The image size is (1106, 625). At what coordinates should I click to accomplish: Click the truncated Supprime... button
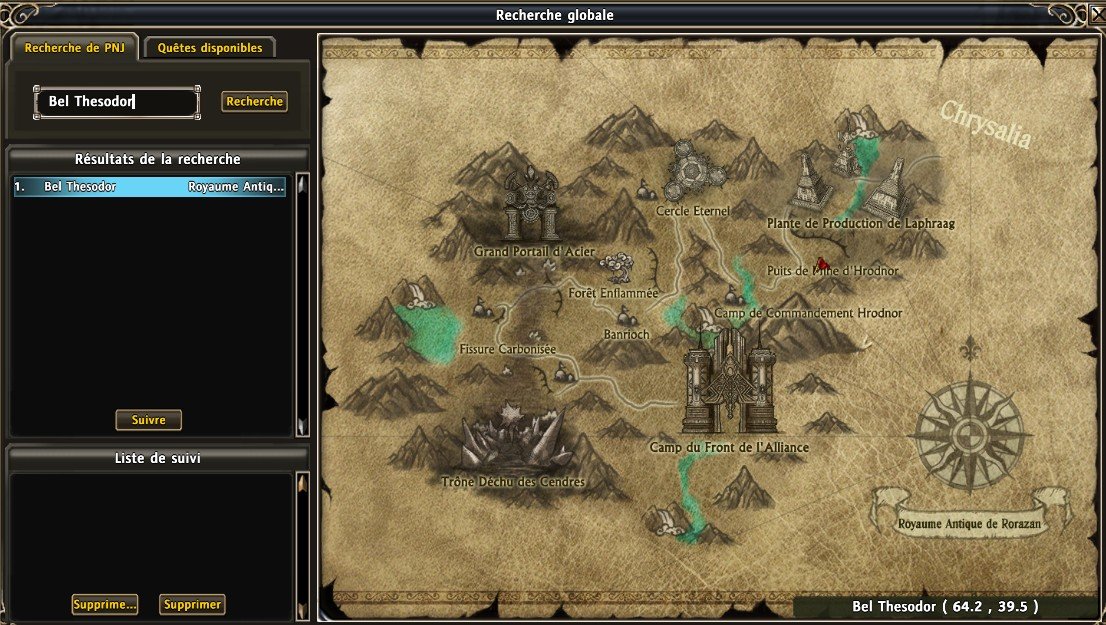(x=104, y=605)
